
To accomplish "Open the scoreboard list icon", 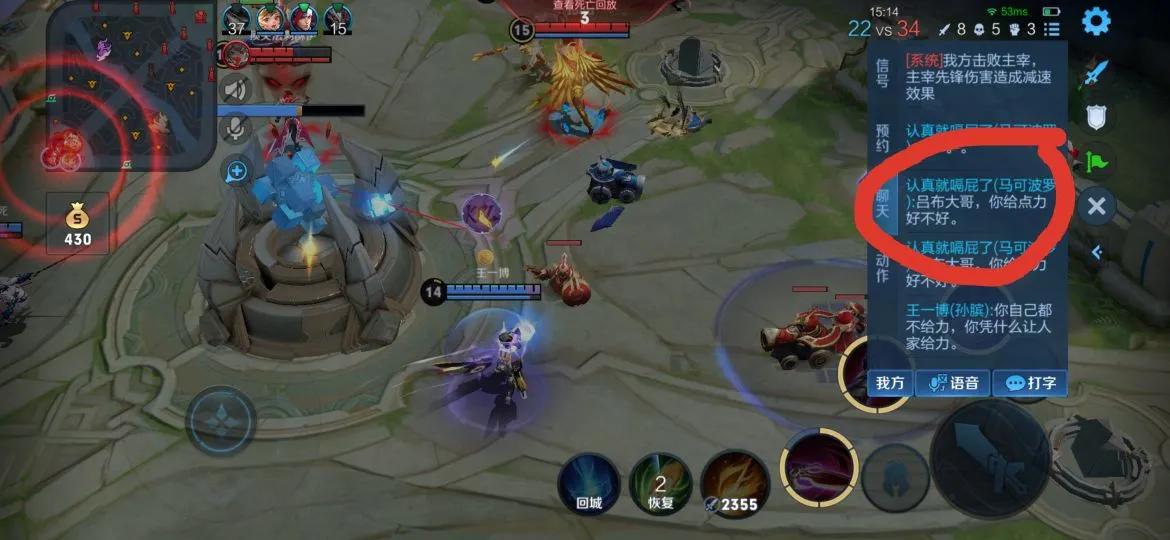I will (1051, 29).
